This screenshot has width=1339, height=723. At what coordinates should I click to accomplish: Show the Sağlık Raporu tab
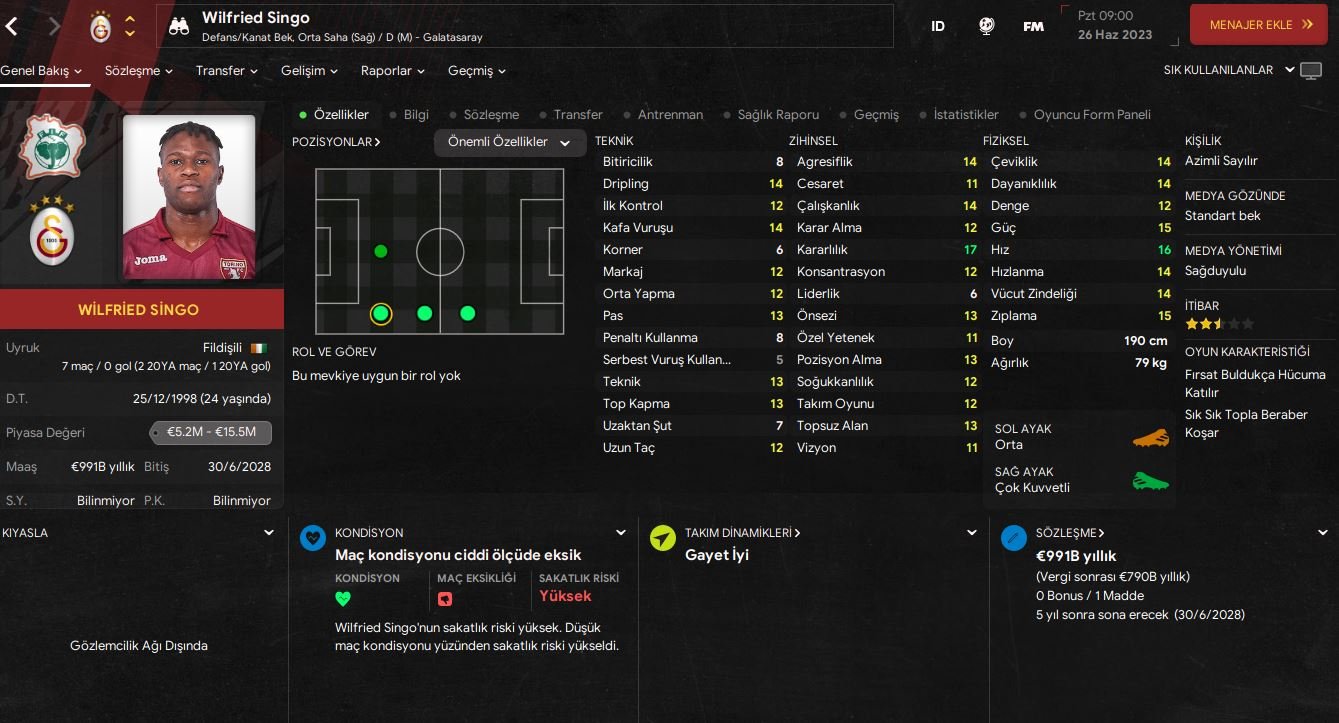(777, 115)
